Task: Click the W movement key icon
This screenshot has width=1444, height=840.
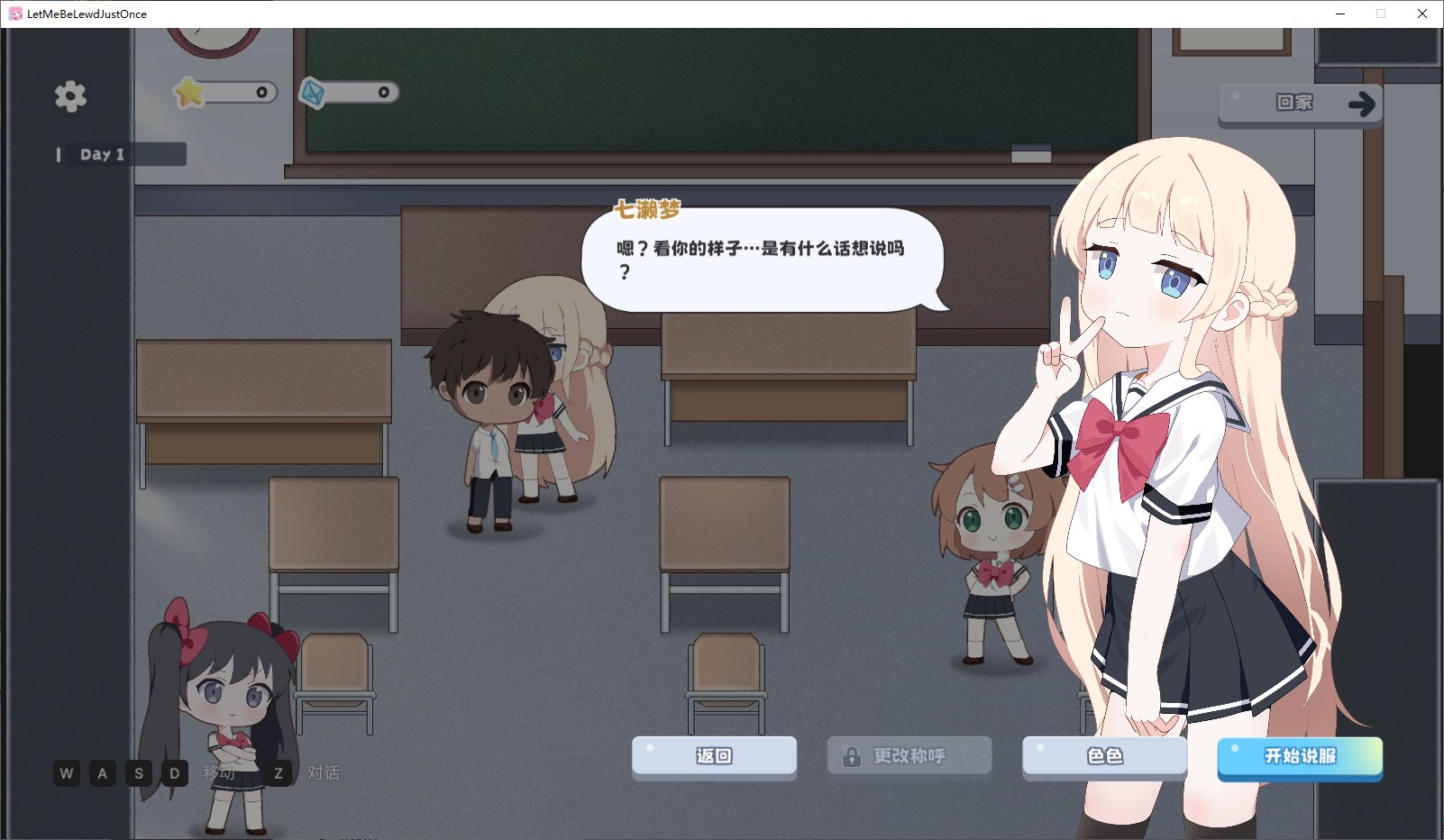Action: pyautogui.click(x=65, y=773)
